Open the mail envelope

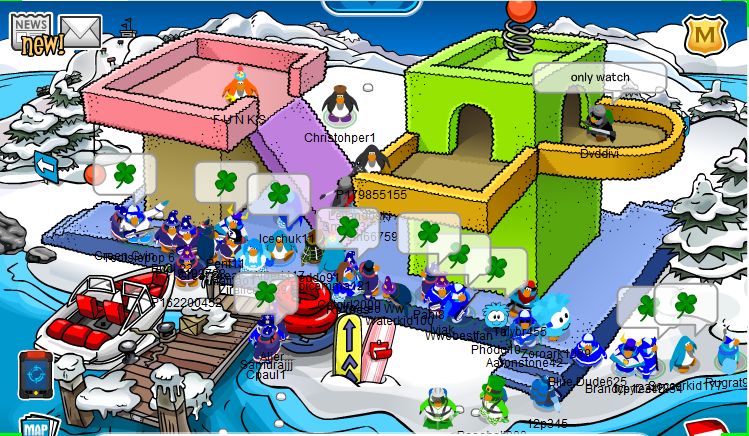(80, 32)
